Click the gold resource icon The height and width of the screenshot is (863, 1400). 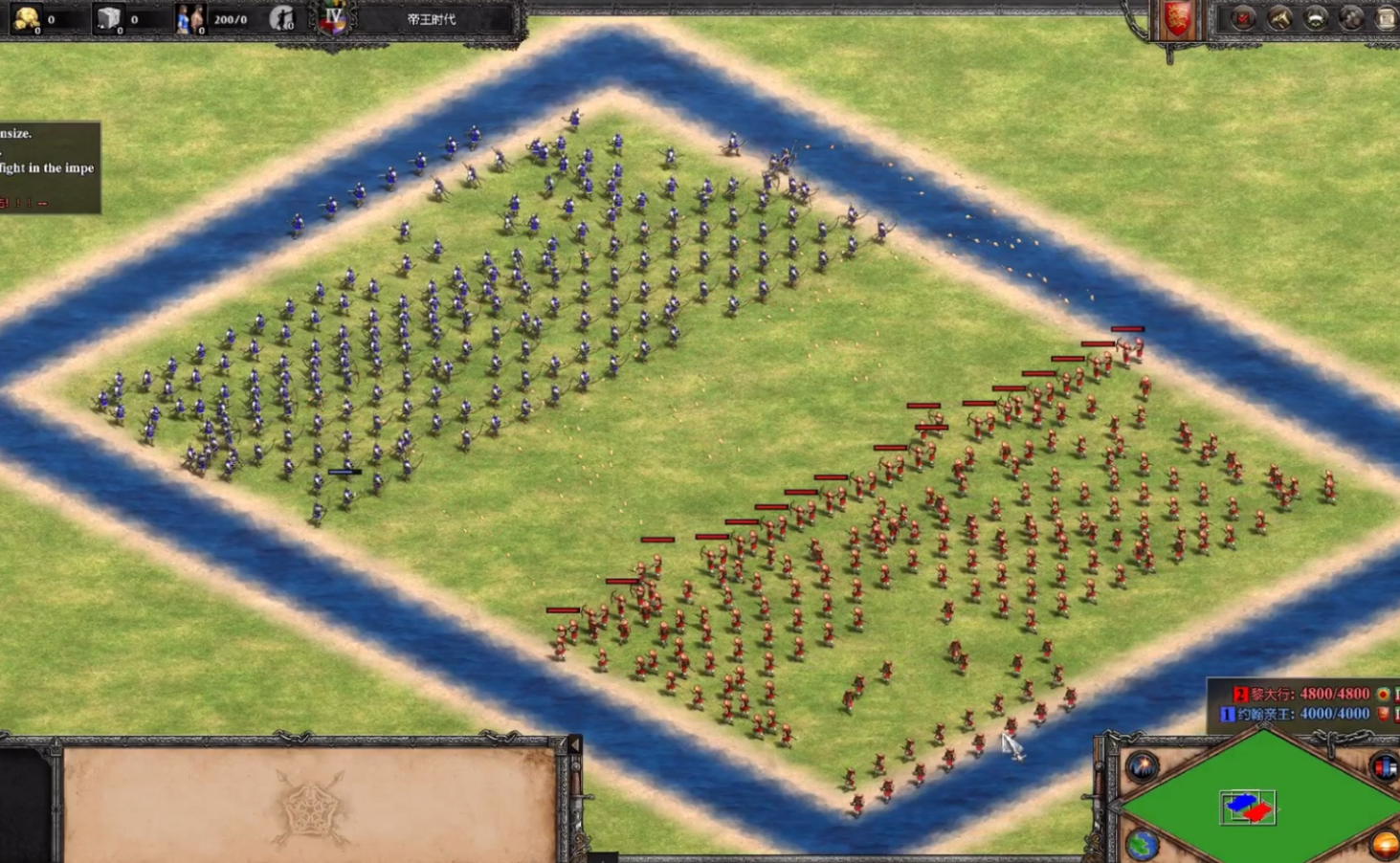27,18
